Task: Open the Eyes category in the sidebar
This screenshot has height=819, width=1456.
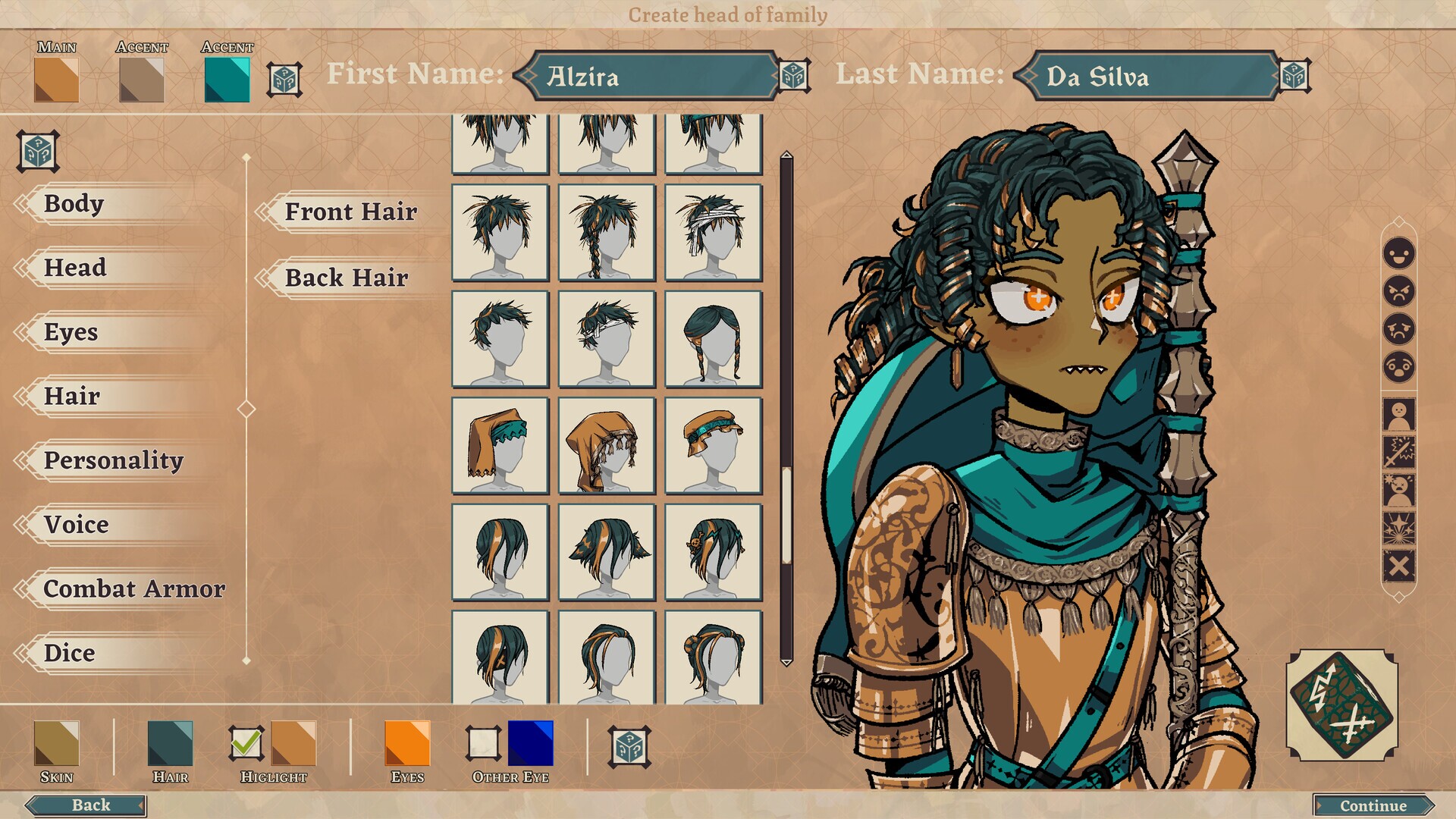Action: [71, 332]
